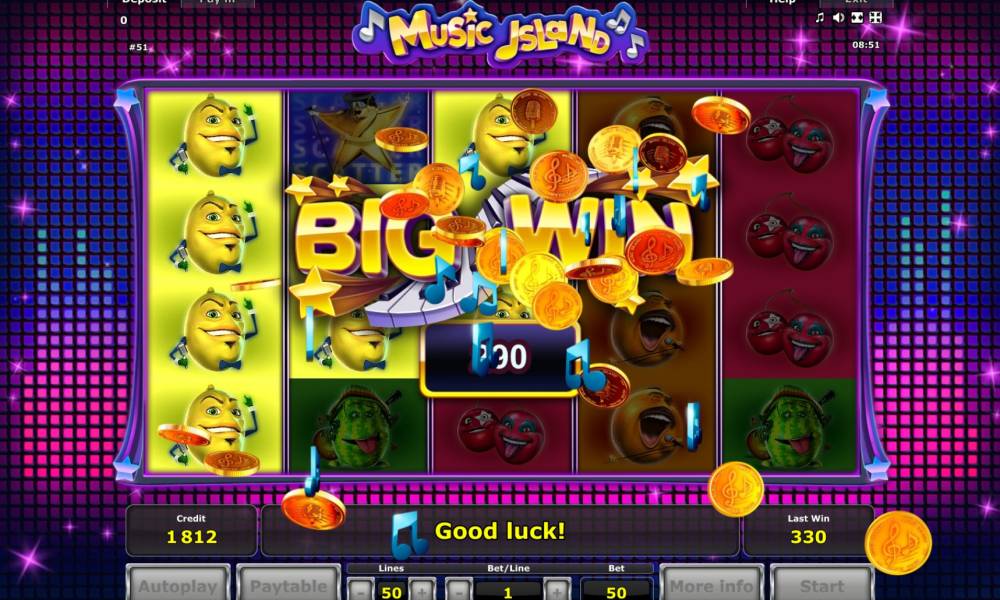1000x600 pixels.
Task: Raise the Bet/Line amount
Action: pyautogui.click(x=557, y=590)
